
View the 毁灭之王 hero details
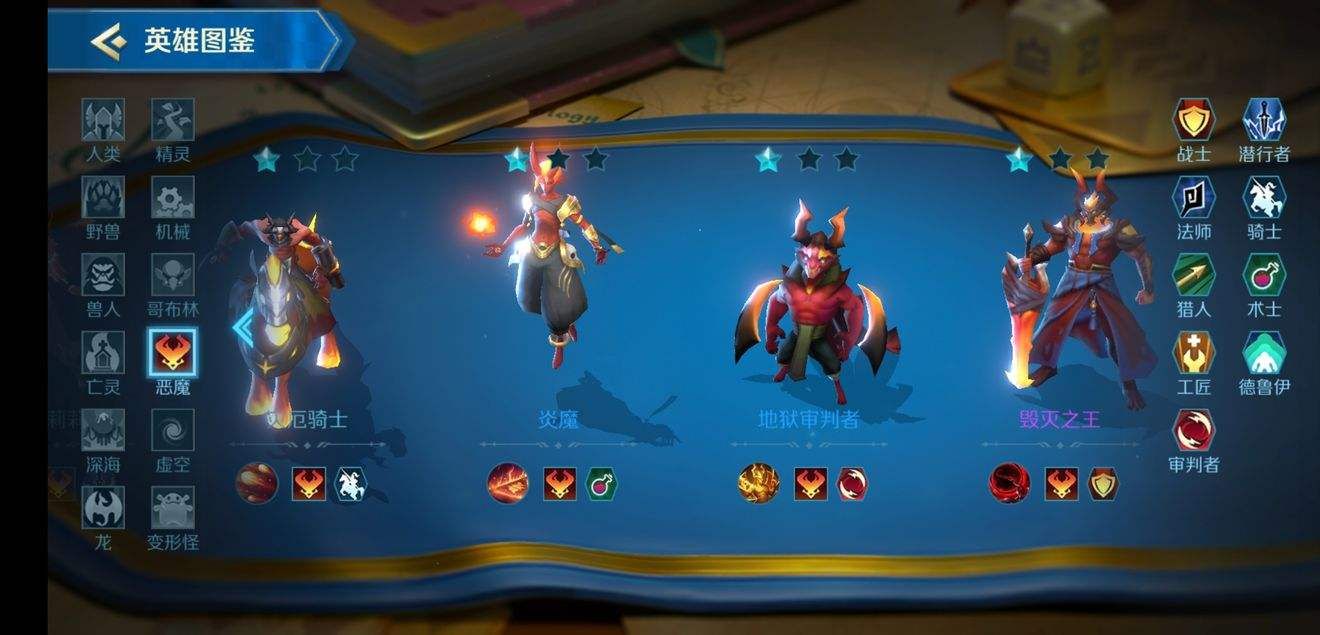(x=1059, y=290)
